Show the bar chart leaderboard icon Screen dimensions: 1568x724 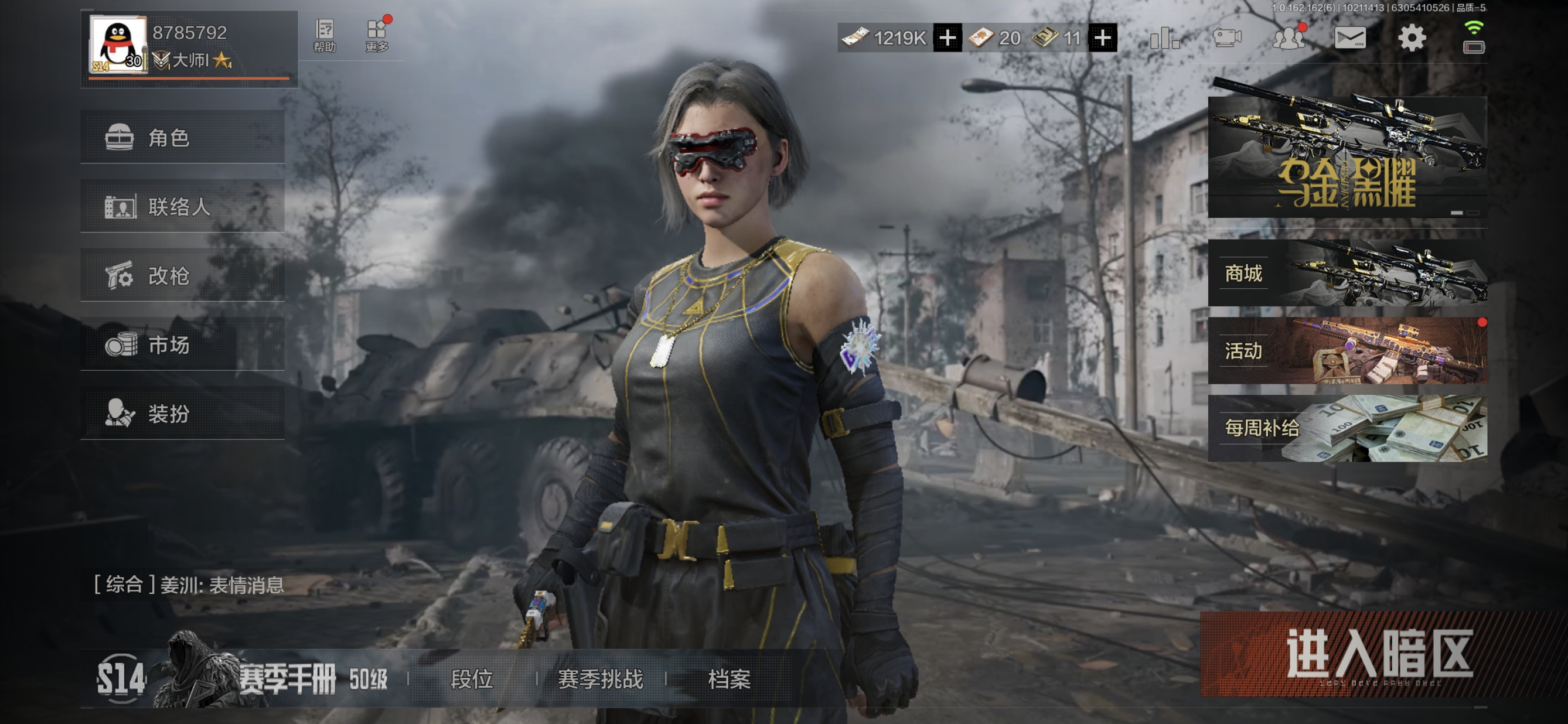[1164, 38]
